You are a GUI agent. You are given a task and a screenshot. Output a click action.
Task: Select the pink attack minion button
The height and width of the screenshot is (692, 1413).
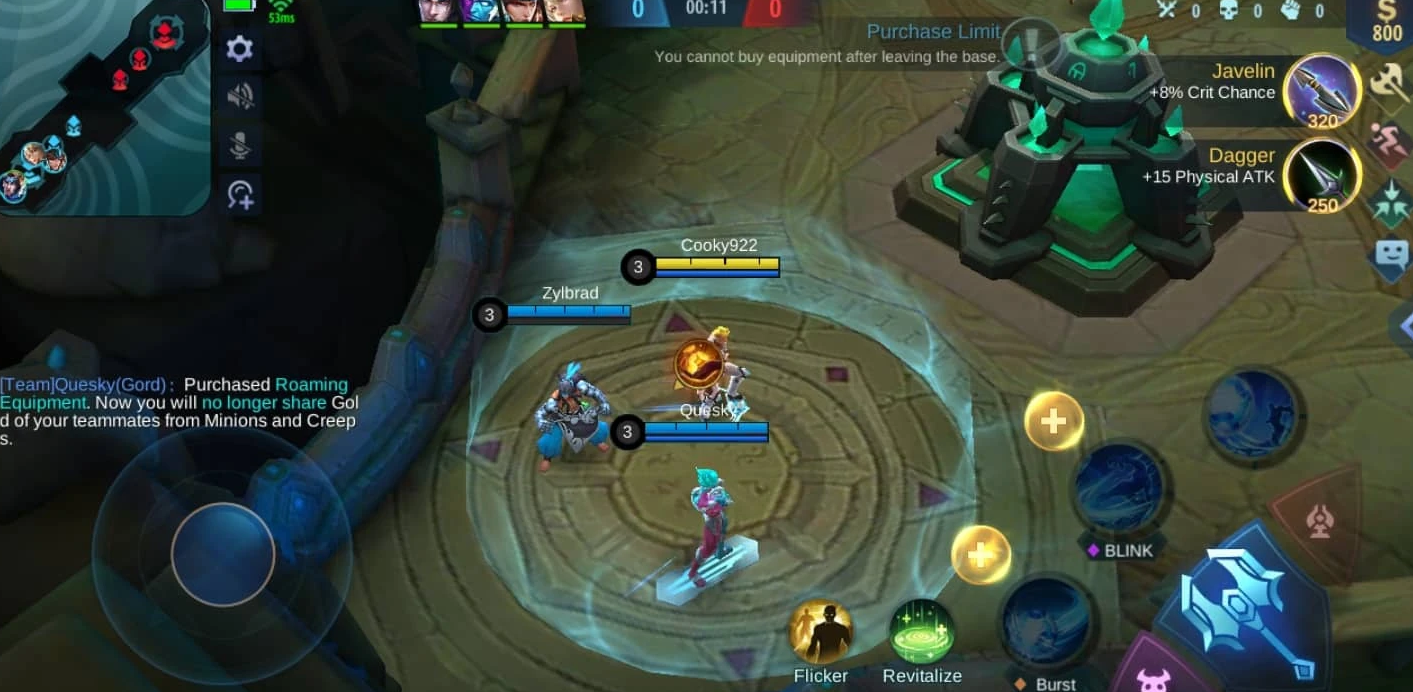coord(1153,677)
